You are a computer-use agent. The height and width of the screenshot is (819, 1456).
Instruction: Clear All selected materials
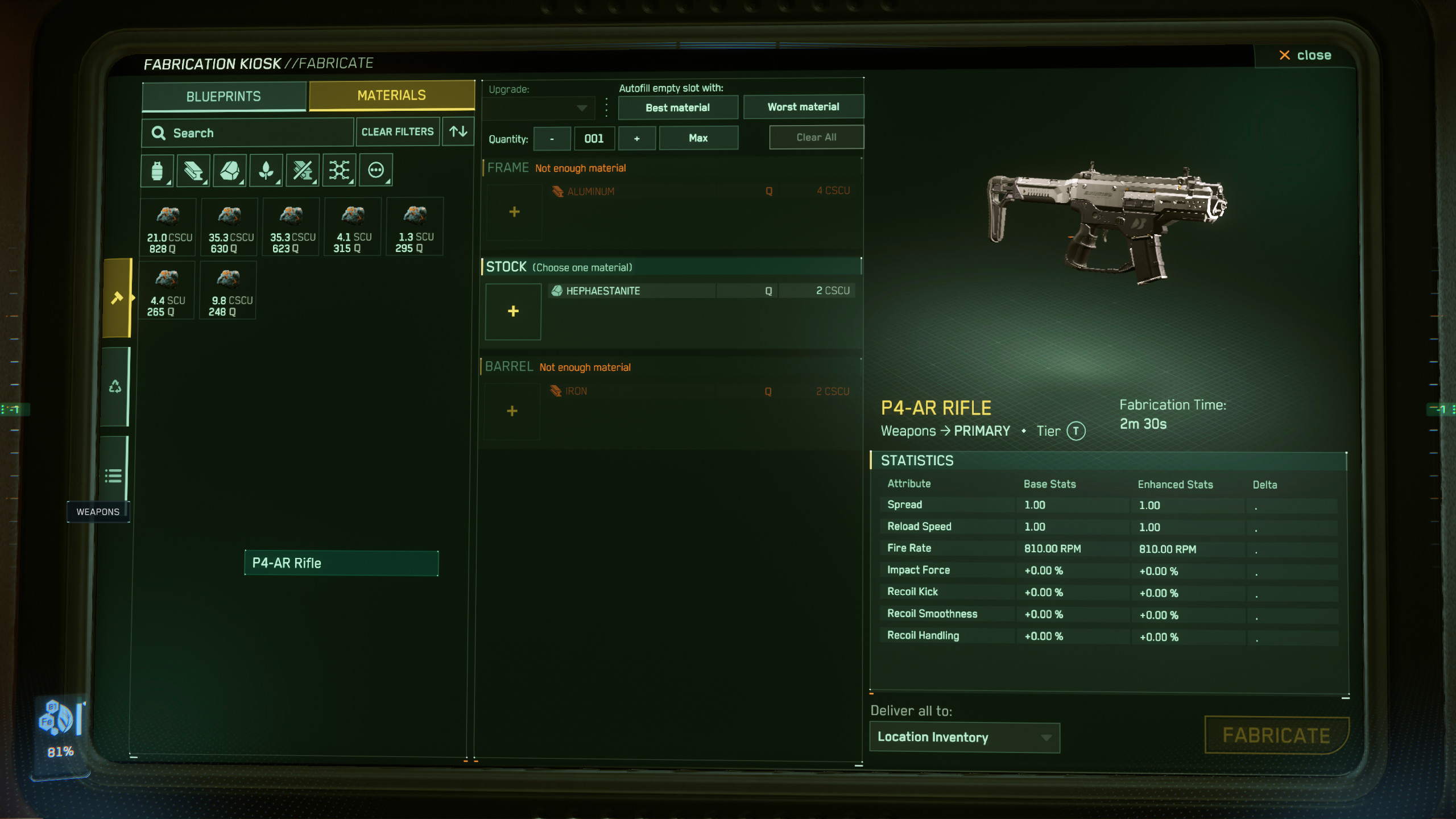point(816,138)
